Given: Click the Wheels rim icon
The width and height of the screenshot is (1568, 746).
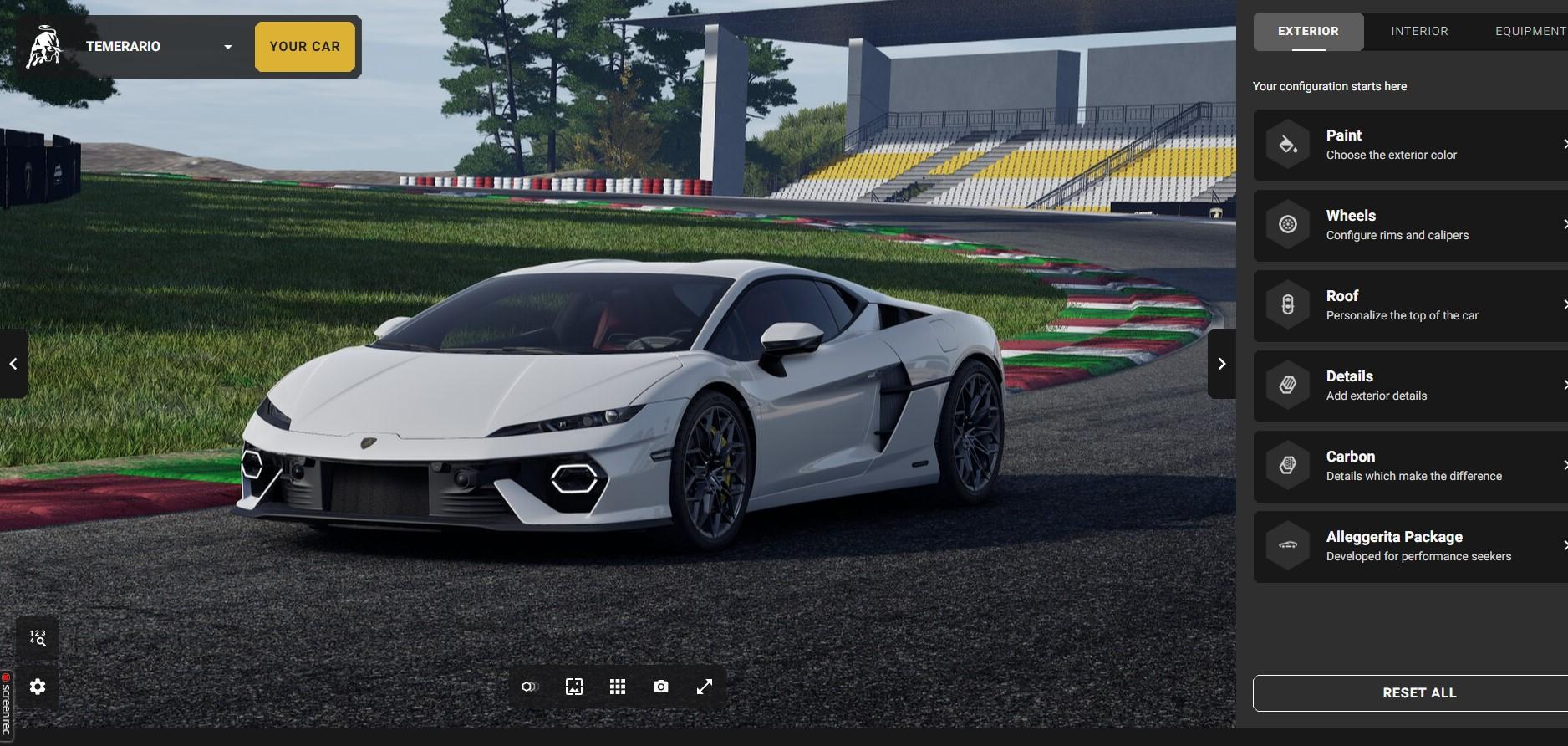Looking at the screenshot, I should pos(1287,224).
